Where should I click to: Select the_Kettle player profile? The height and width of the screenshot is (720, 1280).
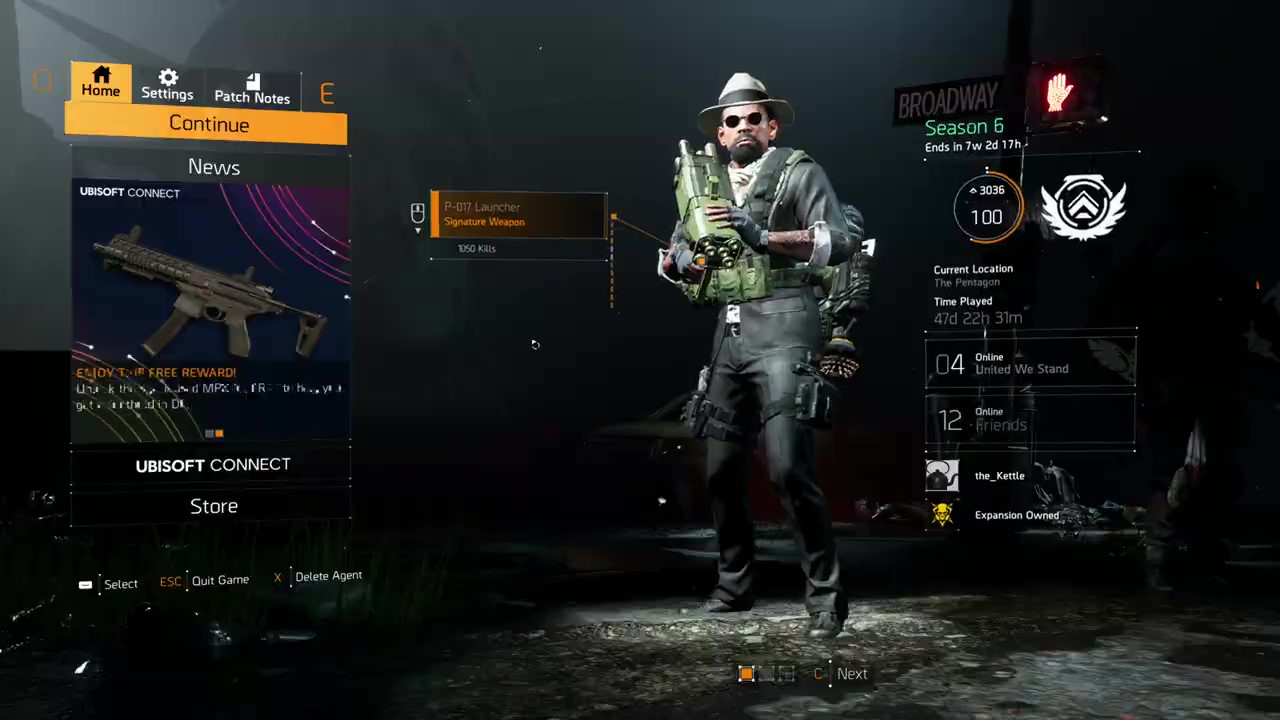[x=998, y=476]
